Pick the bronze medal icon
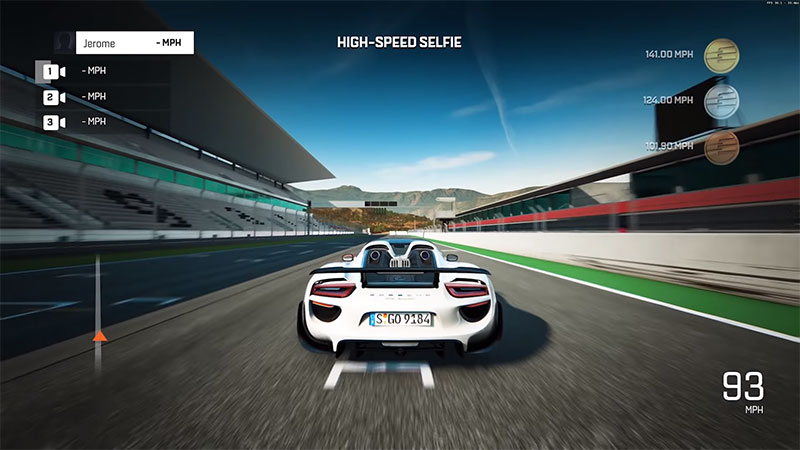Image resolution: width=800 pixels, height=450 pixels. point(722,147)
